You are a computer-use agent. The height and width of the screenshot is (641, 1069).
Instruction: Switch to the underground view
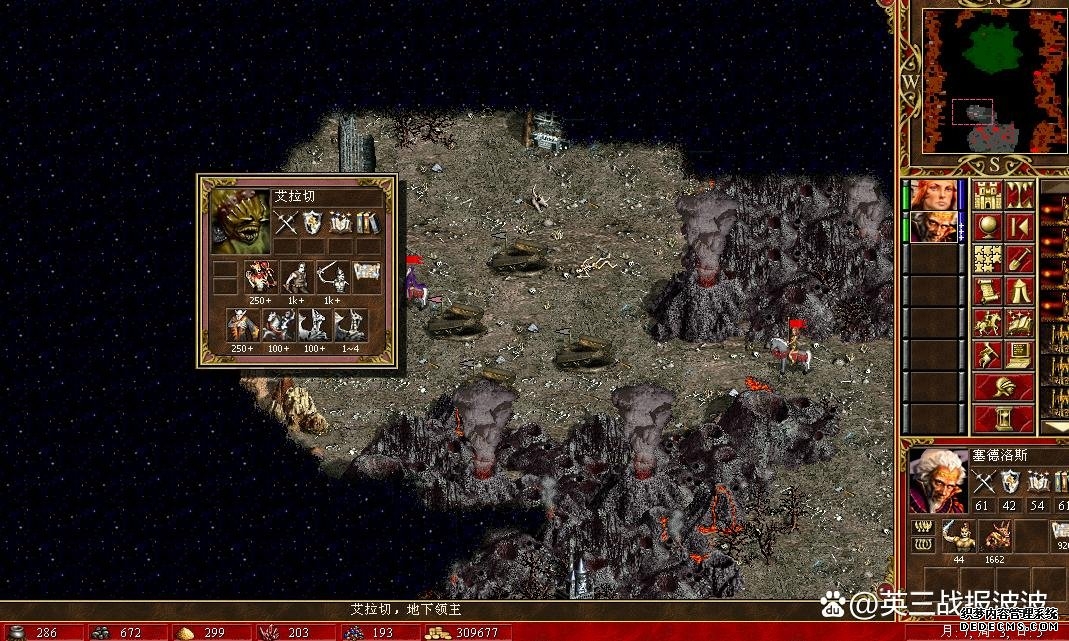[x=1019, y=194]
